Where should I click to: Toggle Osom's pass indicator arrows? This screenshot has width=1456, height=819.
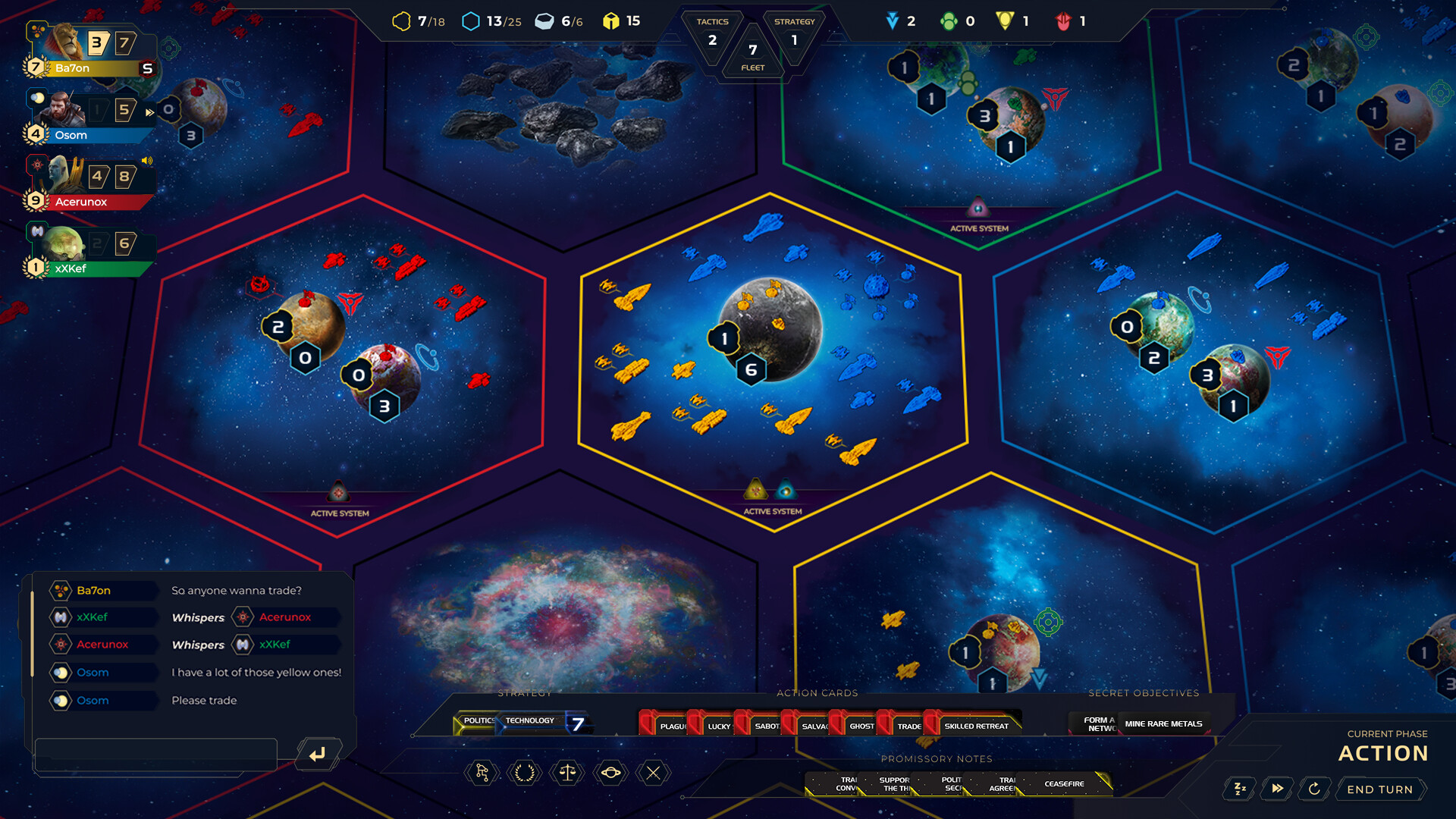pos(149,112)
